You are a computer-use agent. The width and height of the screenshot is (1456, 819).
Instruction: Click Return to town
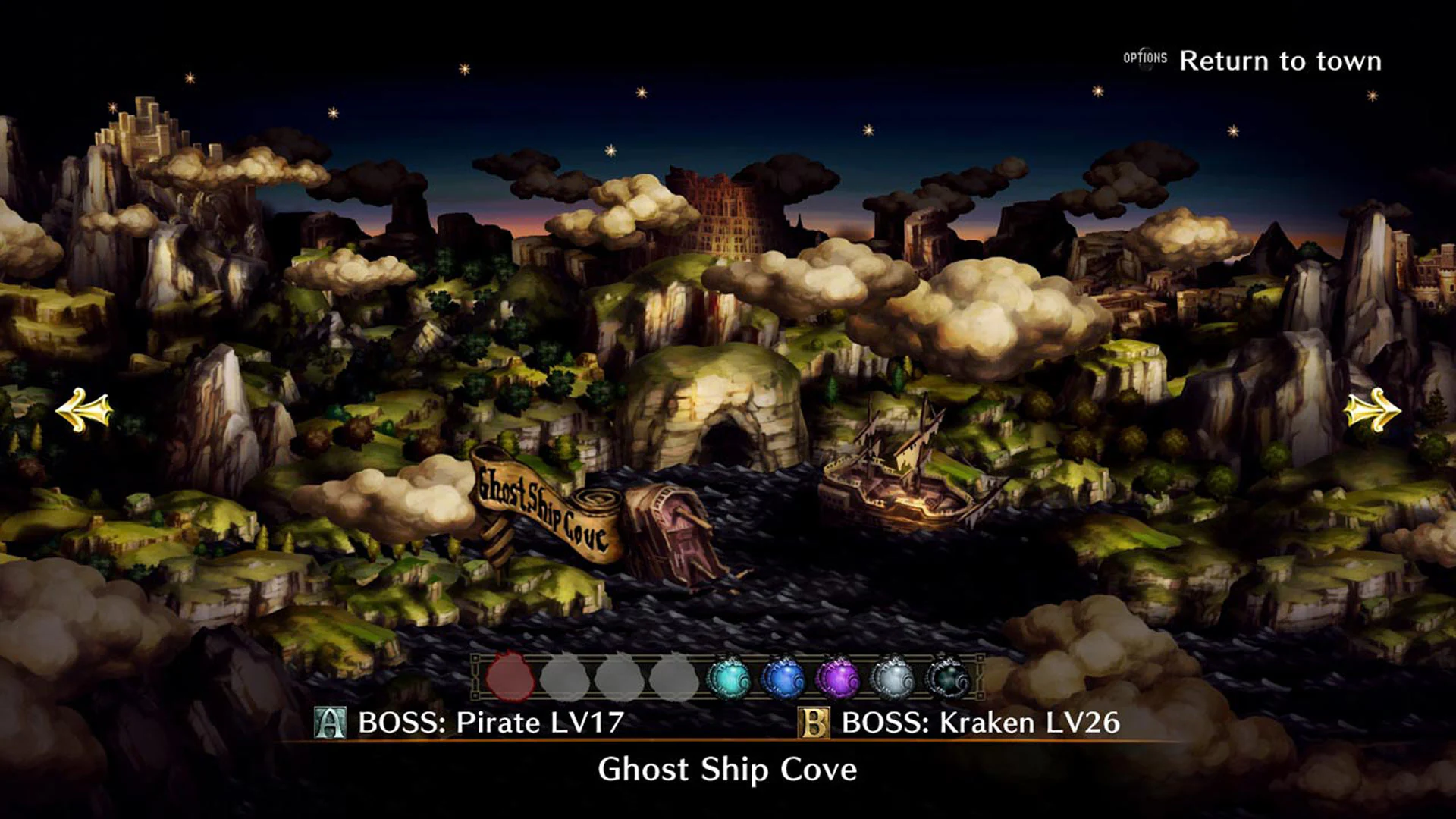coord(1283,61)
